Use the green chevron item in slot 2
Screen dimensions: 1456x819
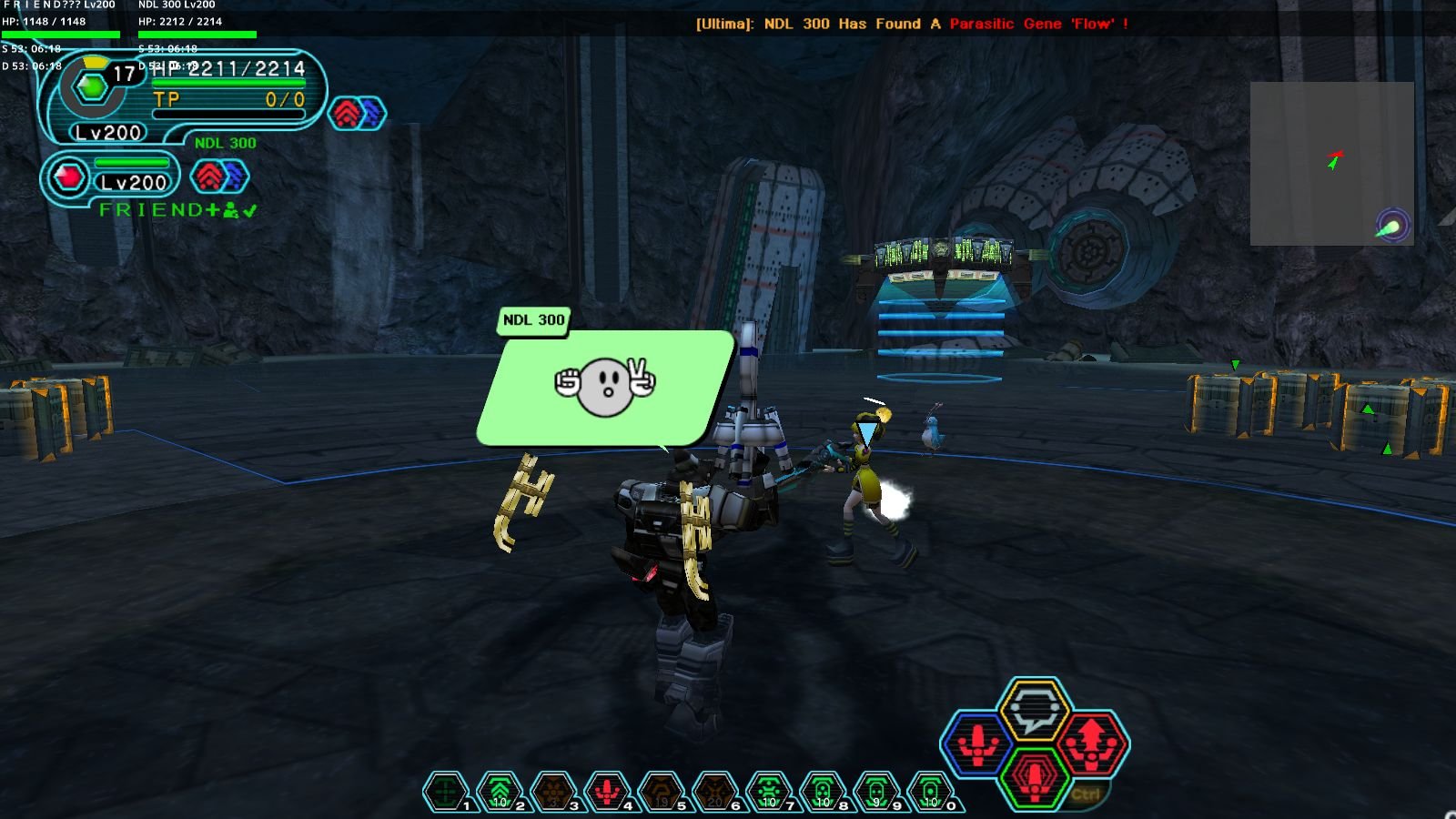click(x=500, y=792)
